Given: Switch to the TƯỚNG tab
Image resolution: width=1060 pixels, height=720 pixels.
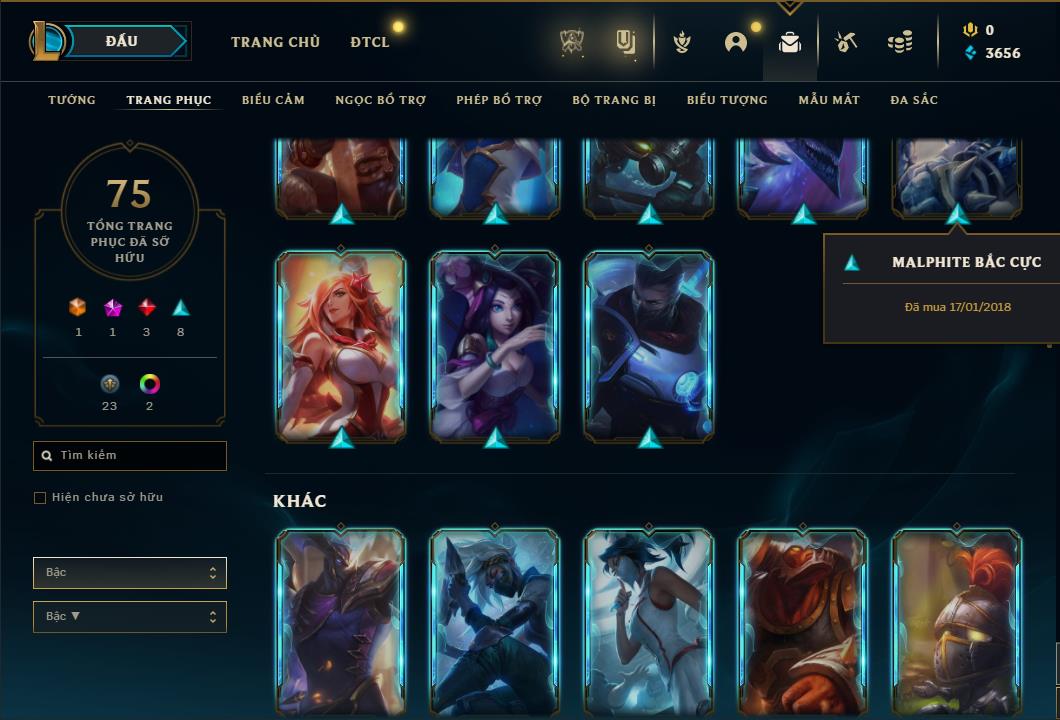Looking at the screenshot, I should (72, 100).
